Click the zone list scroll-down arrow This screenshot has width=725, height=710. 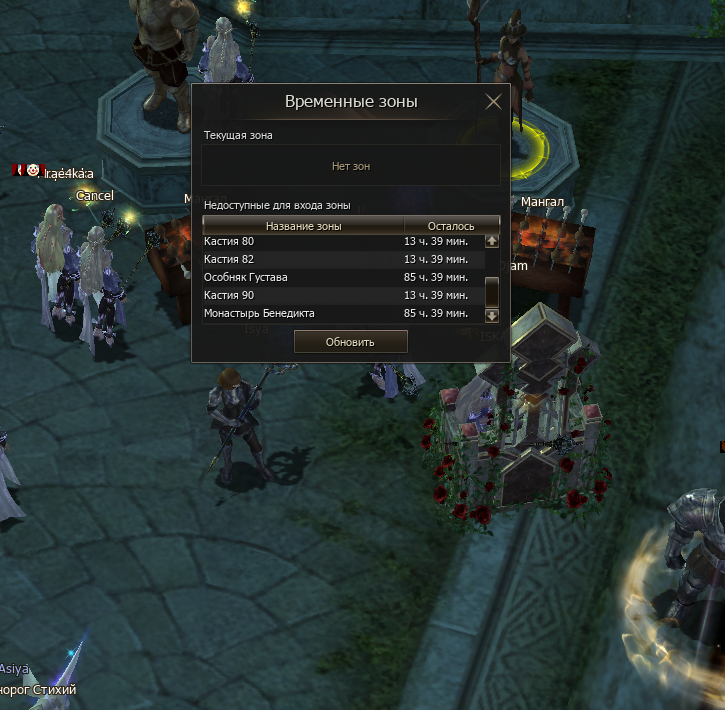[x=491, y=315]
